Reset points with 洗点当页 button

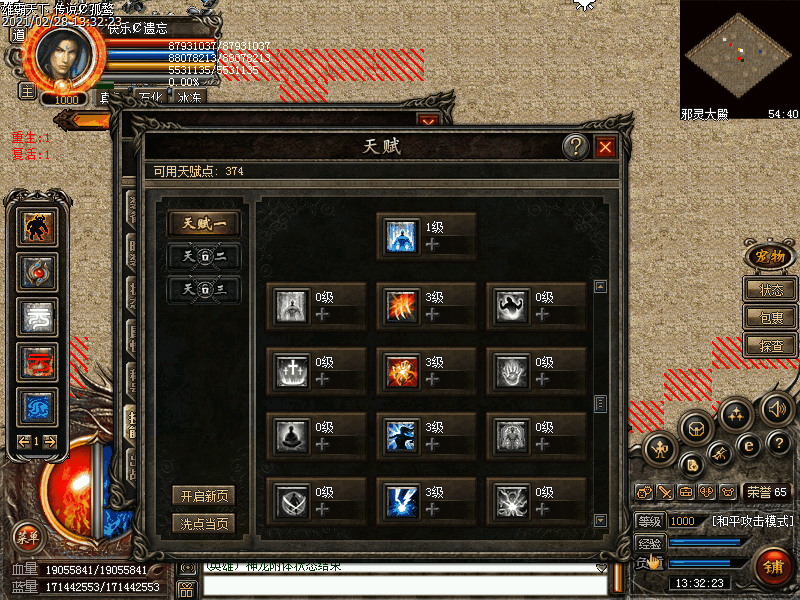point(204,522)
